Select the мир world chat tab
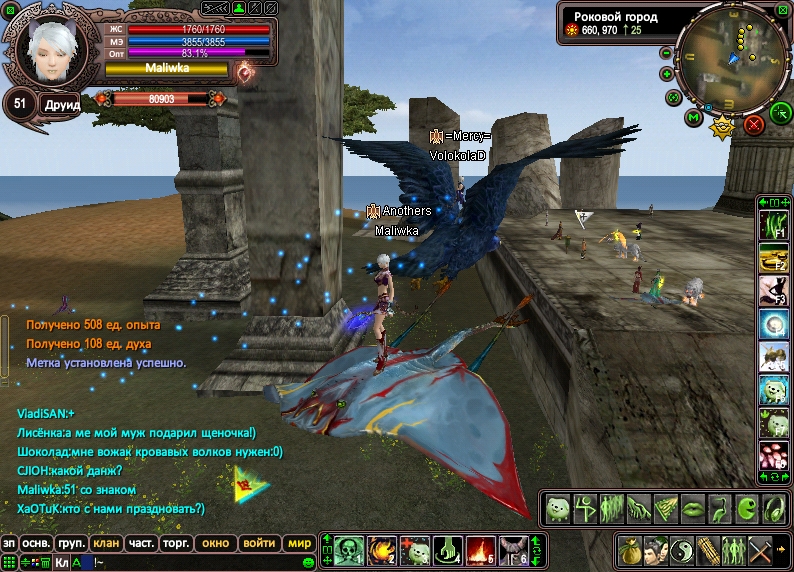794x572 pixels. pos(299,543)
